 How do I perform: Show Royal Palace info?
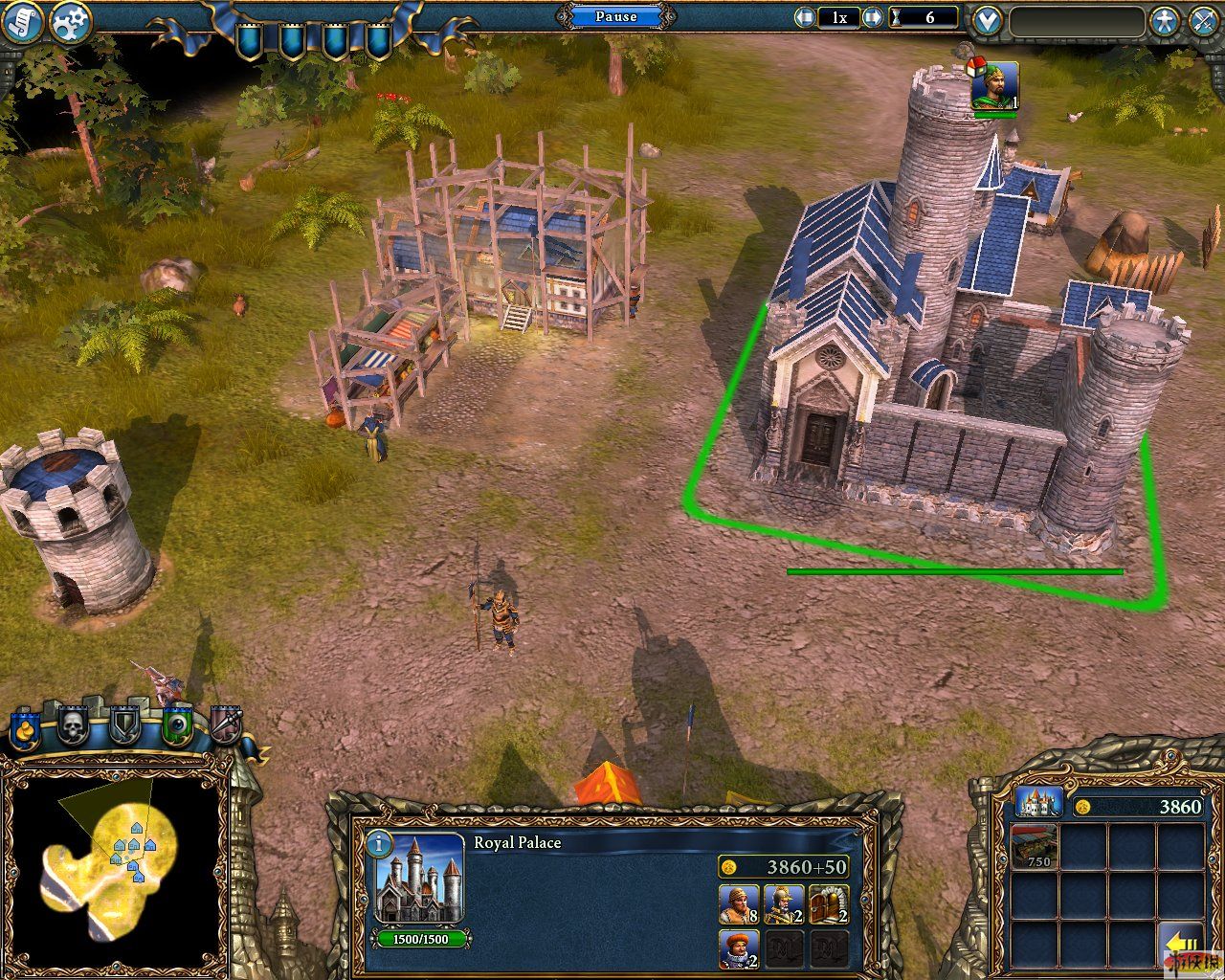point(379,843)
